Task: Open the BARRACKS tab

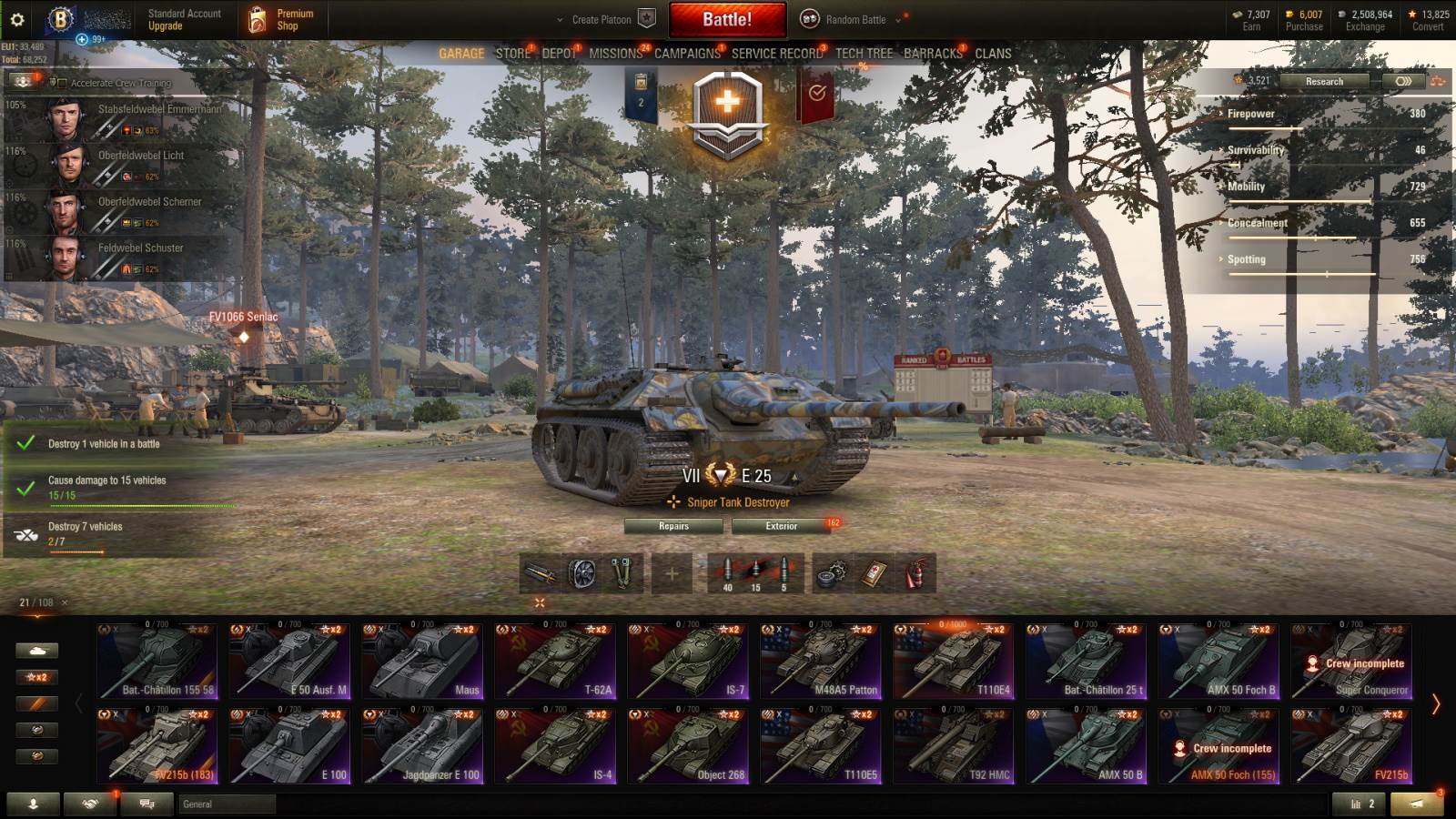Action: click(934, 54)
